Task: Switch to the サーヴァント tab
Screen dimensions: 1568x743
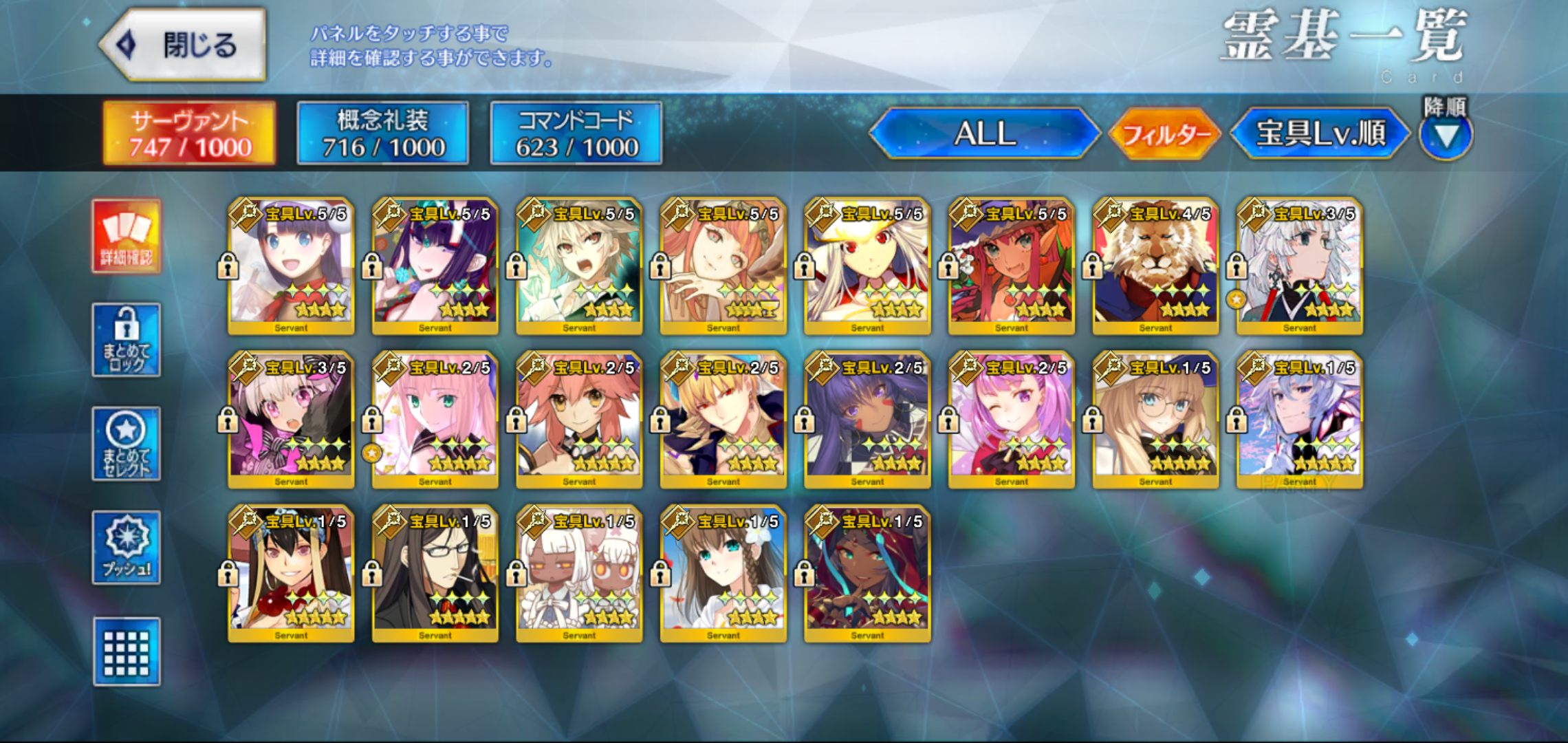Action: point(189,133)
